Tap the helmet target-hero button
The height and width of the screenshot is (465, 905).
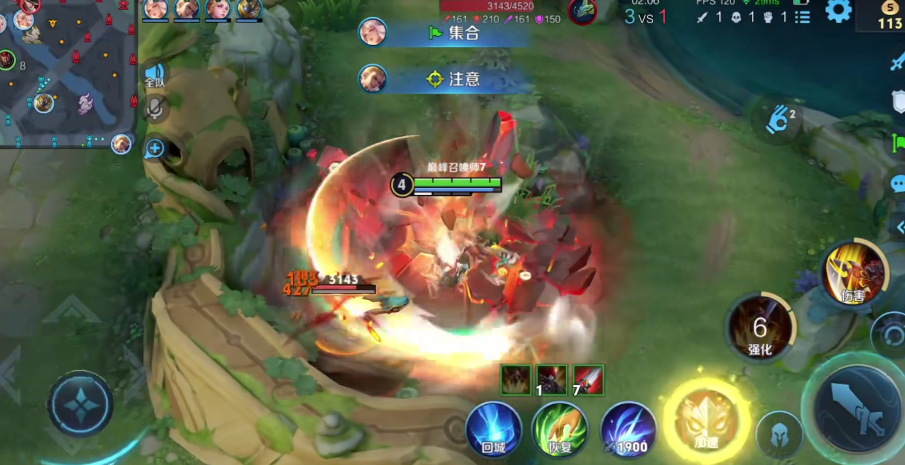point(779,434)
